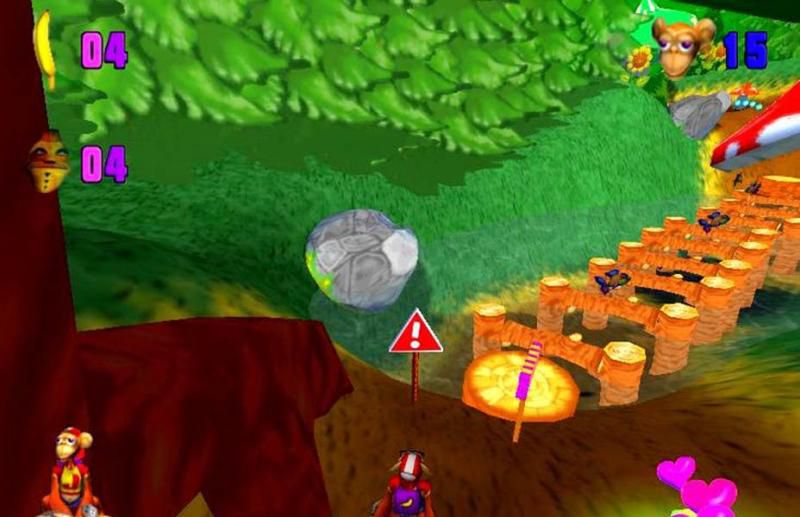This screenshot has height=517, width=800.
Task: Click the monkey head lives icon
Action: tap(683, 45)
